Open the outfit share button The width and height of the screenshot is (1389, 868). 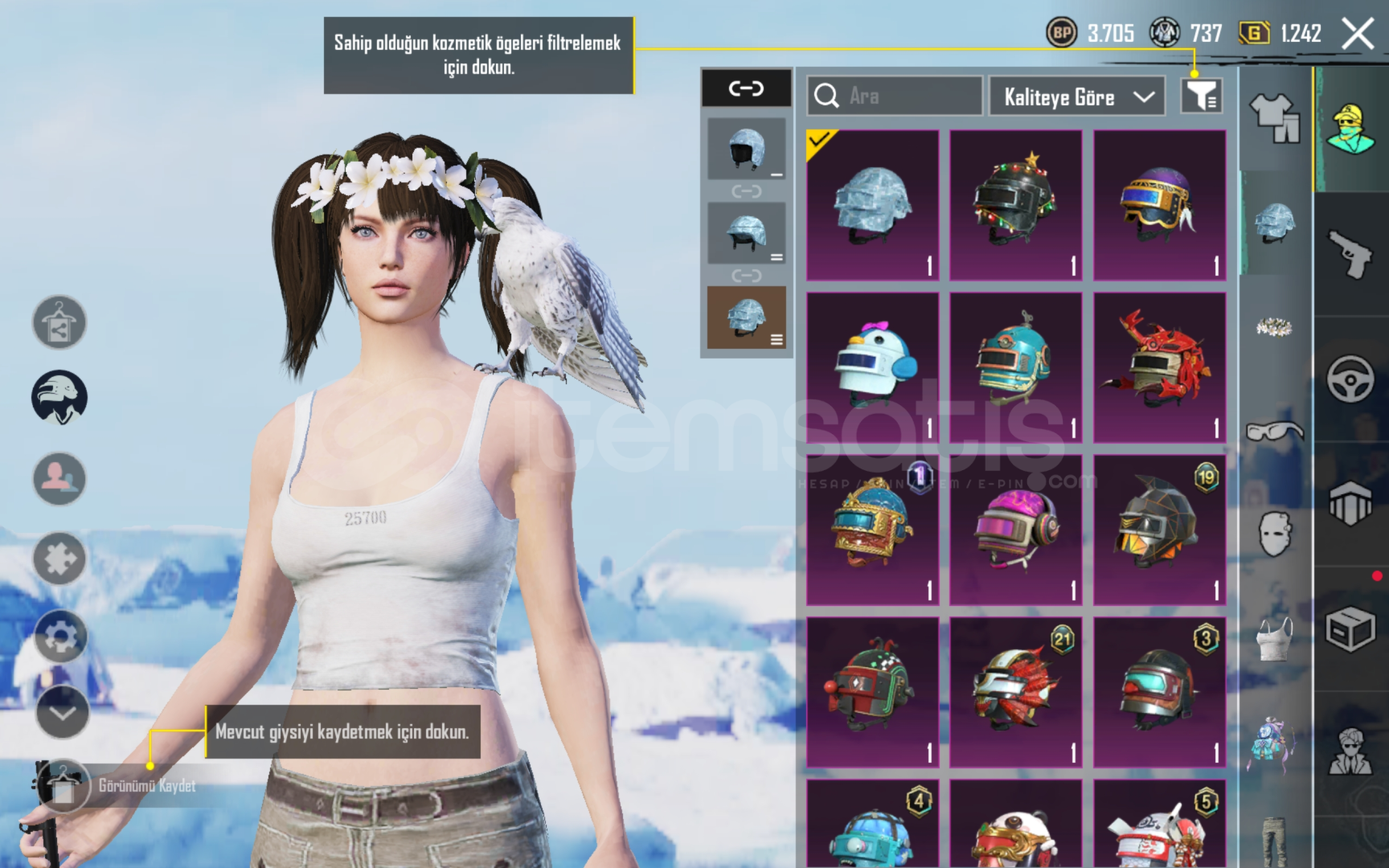(59, 322)
